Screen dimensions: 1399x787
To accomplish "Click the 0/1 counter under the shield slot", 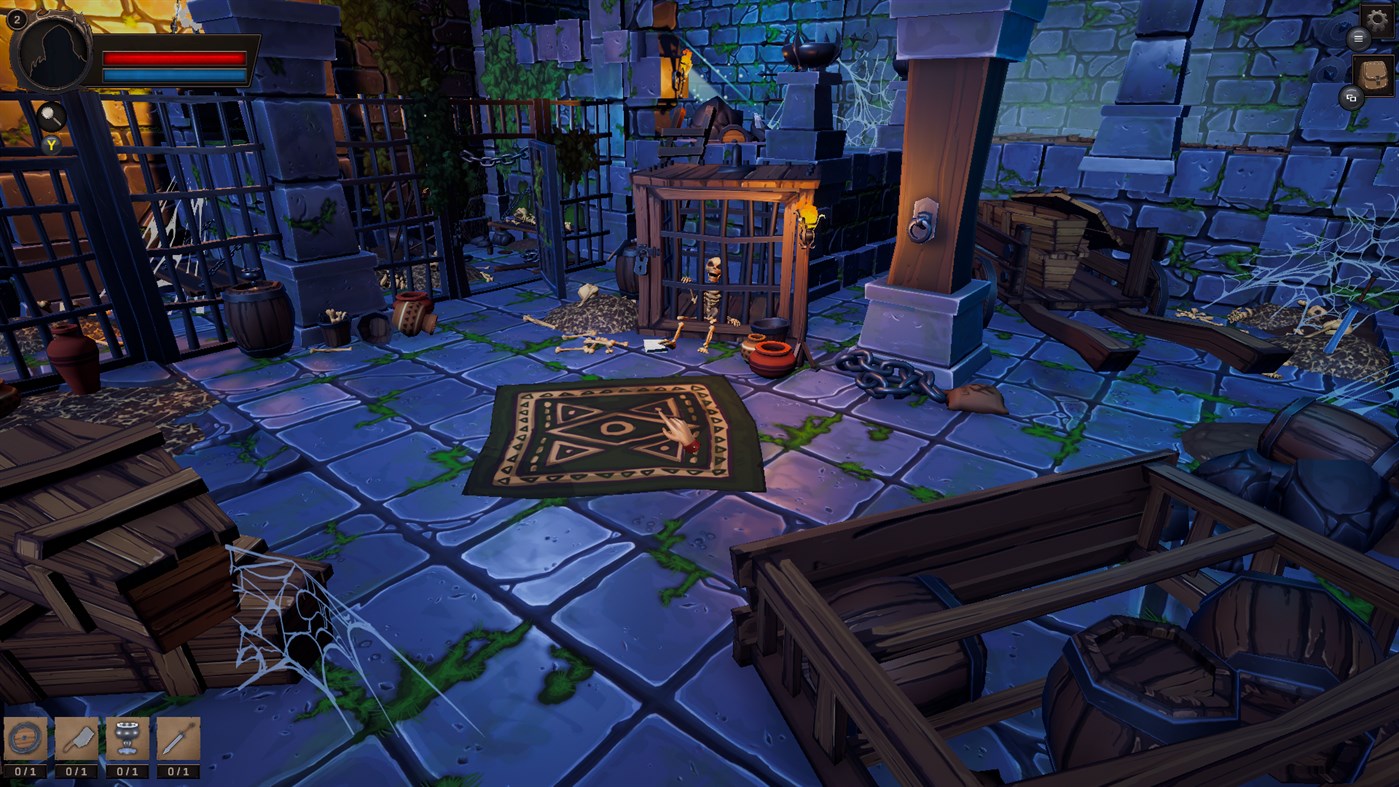I will pos(25,771).
